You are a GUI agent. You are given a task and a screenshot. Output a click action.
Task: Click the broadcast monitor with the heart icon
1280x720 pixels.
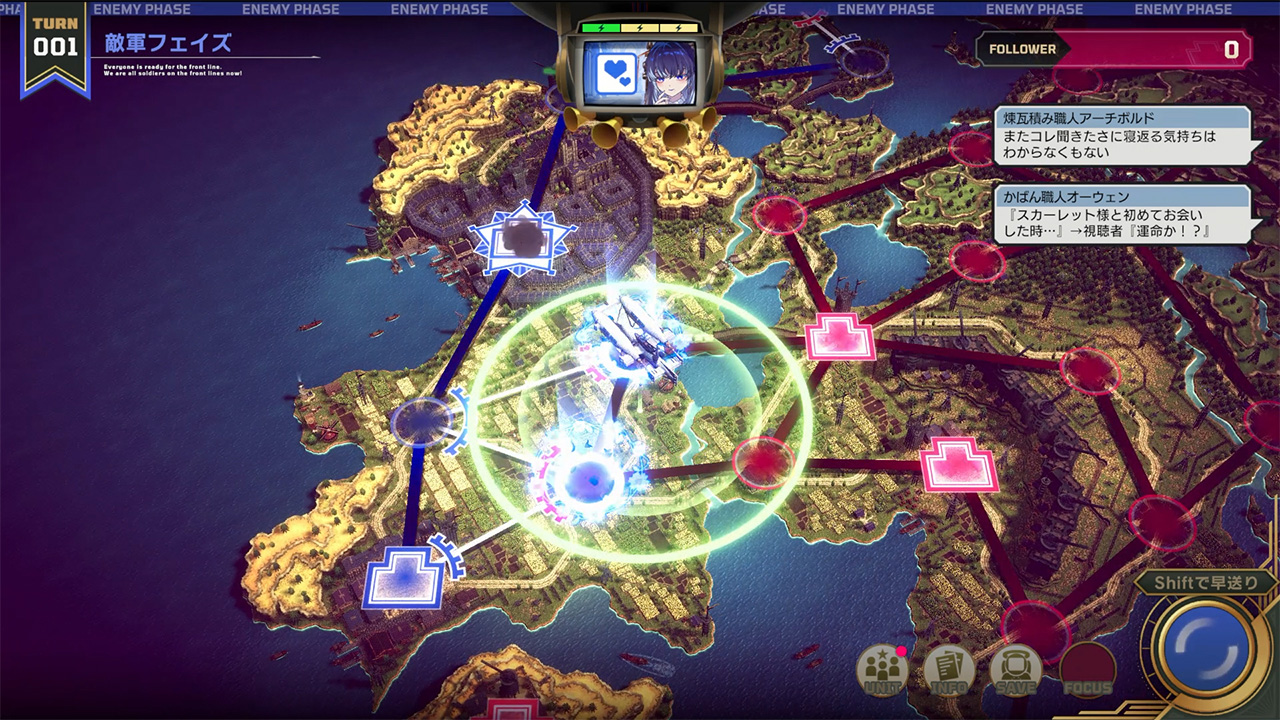640,71
